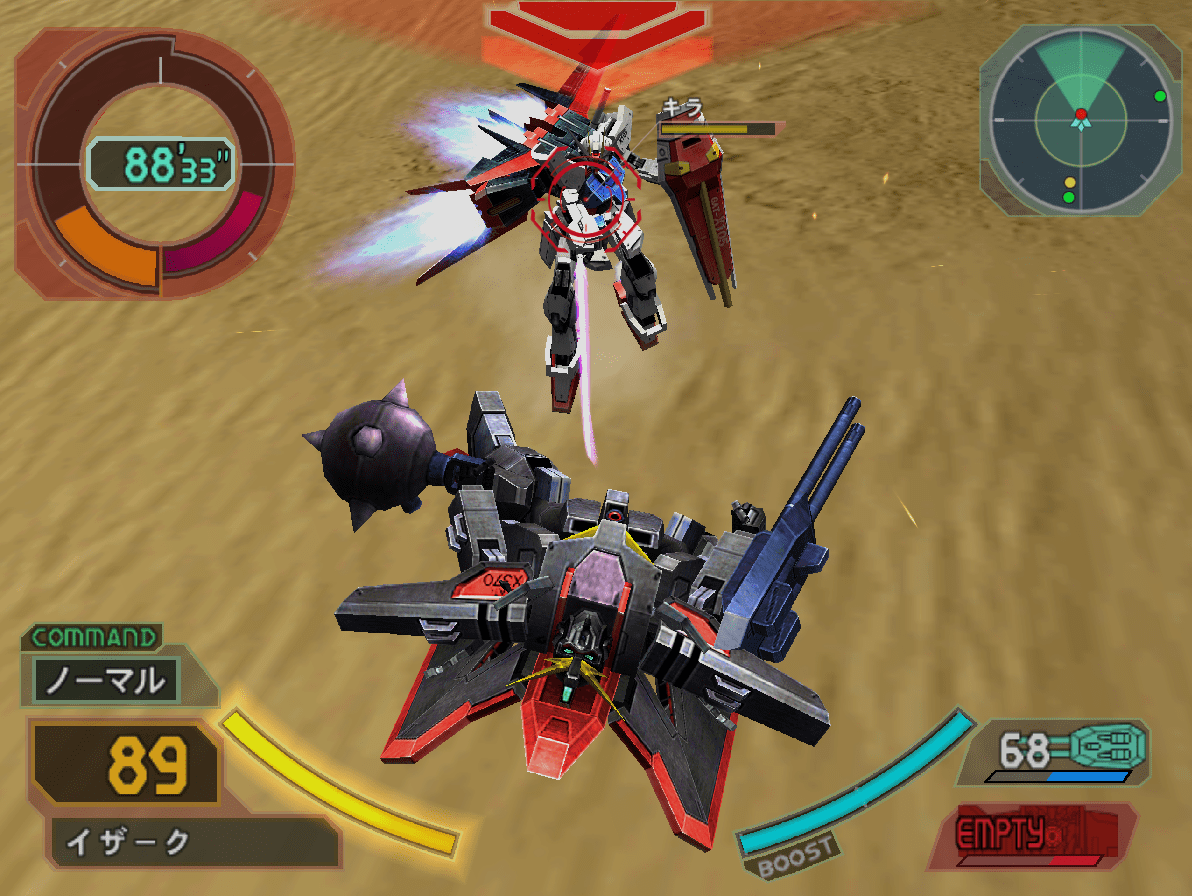Select the main weapon rifle icon

tap(1106, 746)
